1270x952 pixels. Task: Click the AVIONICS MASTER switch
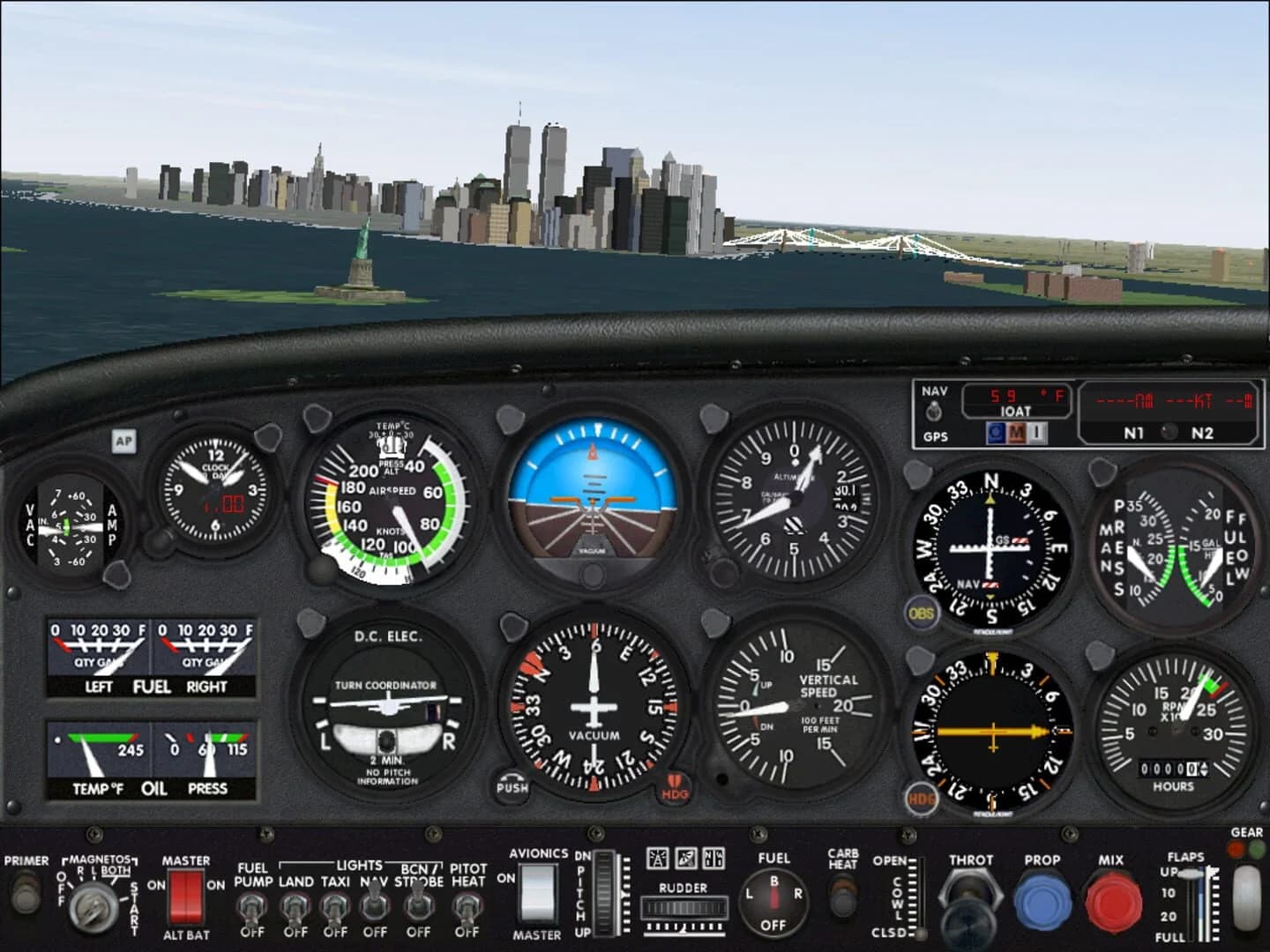(x=536, y=895)
